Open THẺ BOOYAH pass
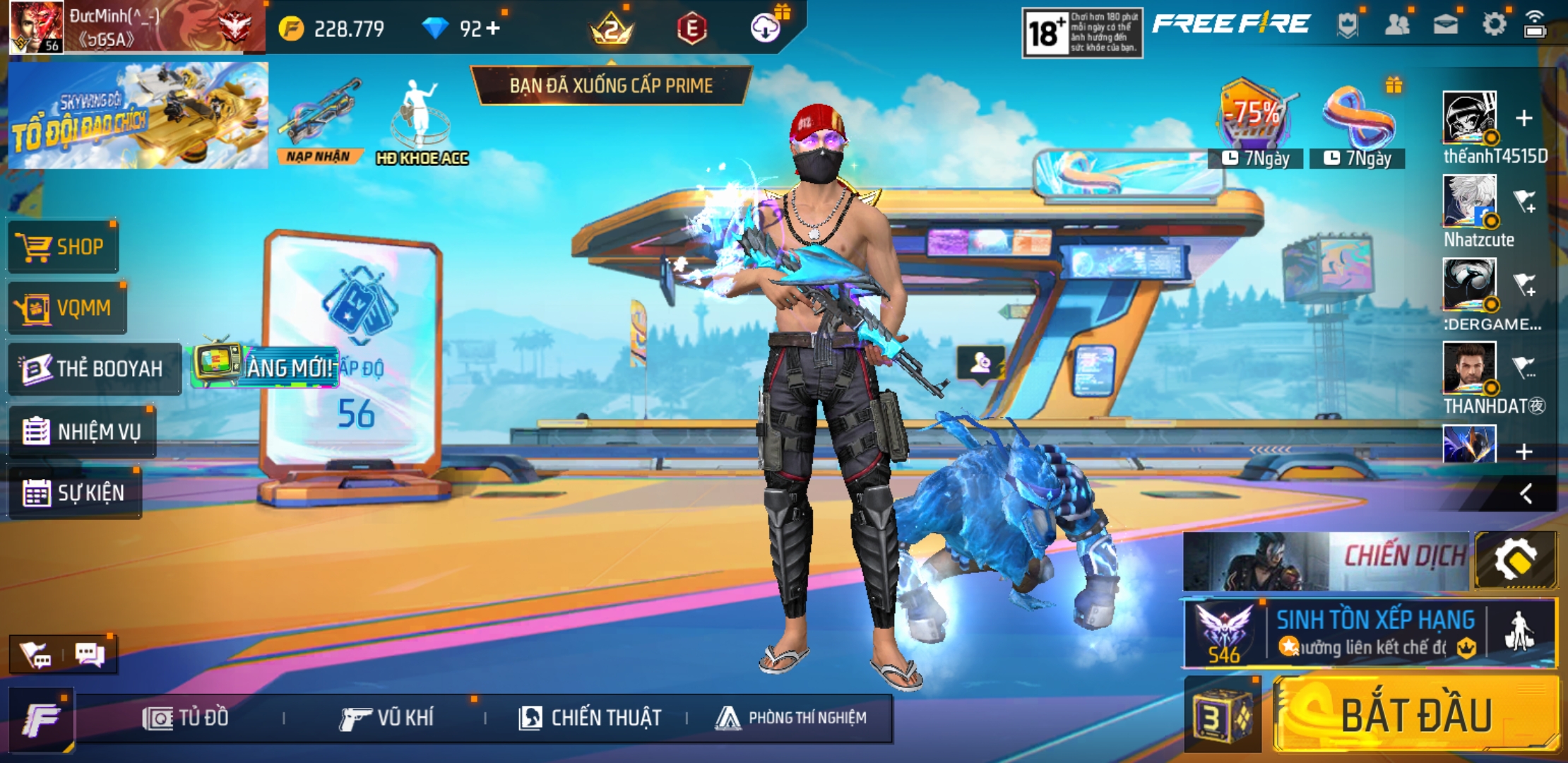 coord(94,369)
